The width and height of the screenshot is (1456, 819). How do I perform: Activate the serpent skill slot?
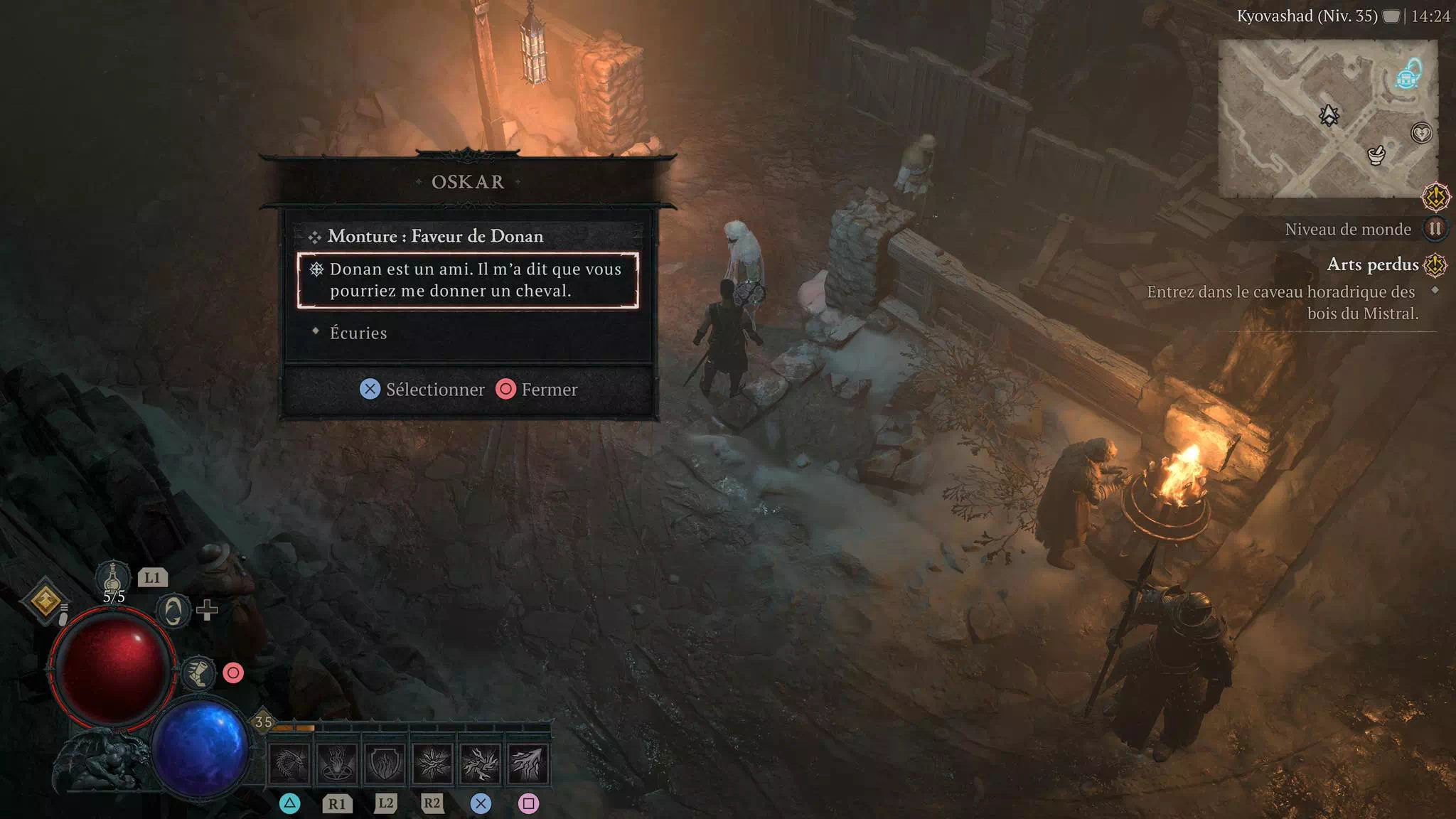click(289, 764)
